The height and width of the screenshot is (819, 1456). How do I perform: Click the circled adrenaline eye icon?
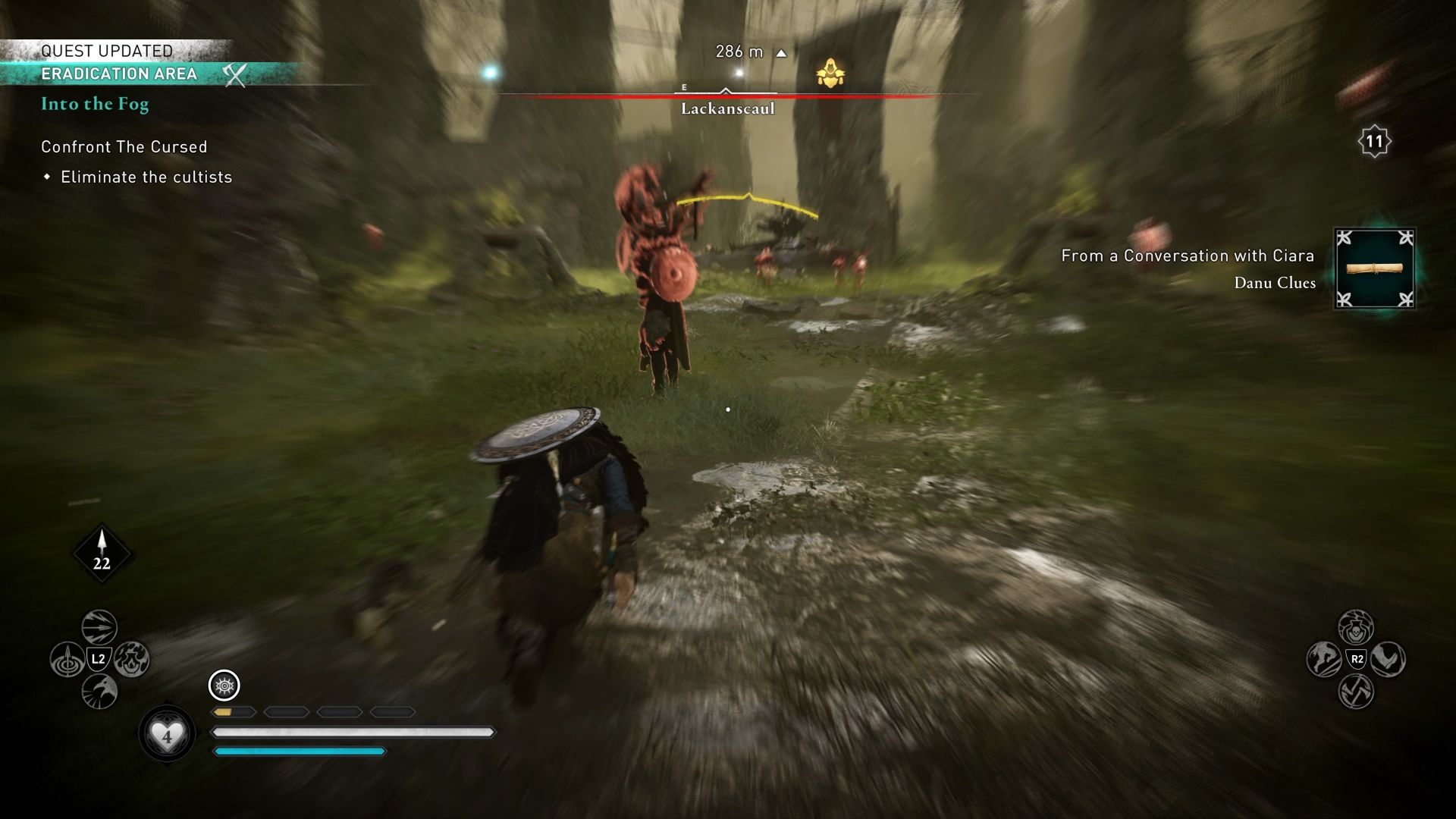(223, 686)
